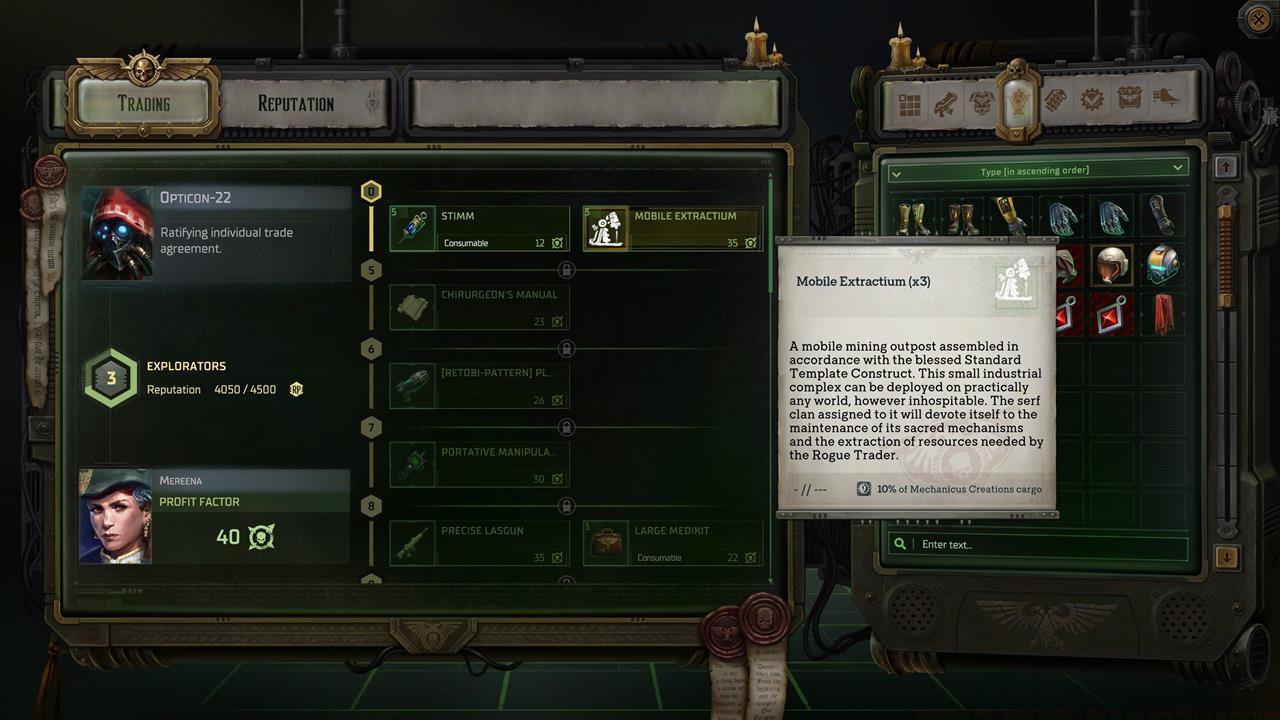The image size is (1280, 720).
Task: Buy the Stimm consumable
Action: (480, 229)
